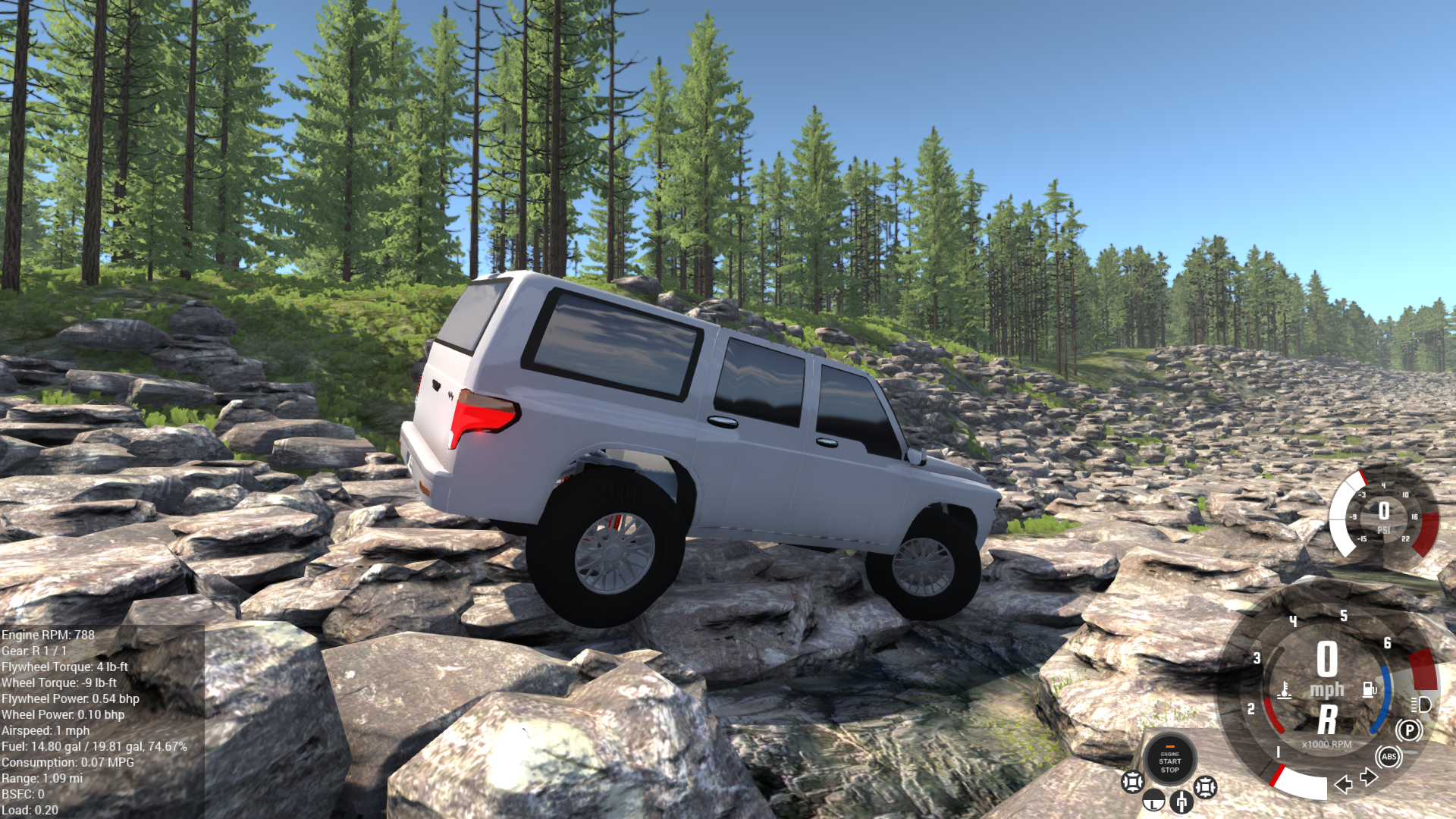Click the gear indicator showing R
This screenshot has width=1456, height=819.
pos(1326,718)
